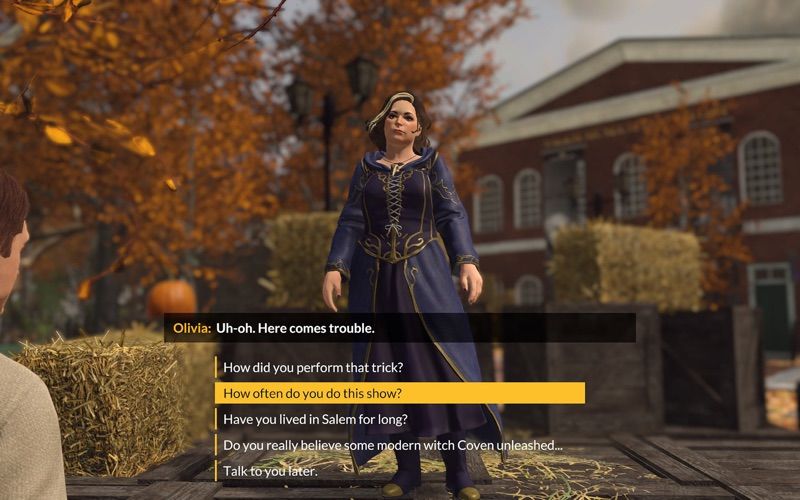Image resolution: width=800 pixels, height=500 pixels.
Task: Ask about the modern witch Coven
Action: coord(392,445)
